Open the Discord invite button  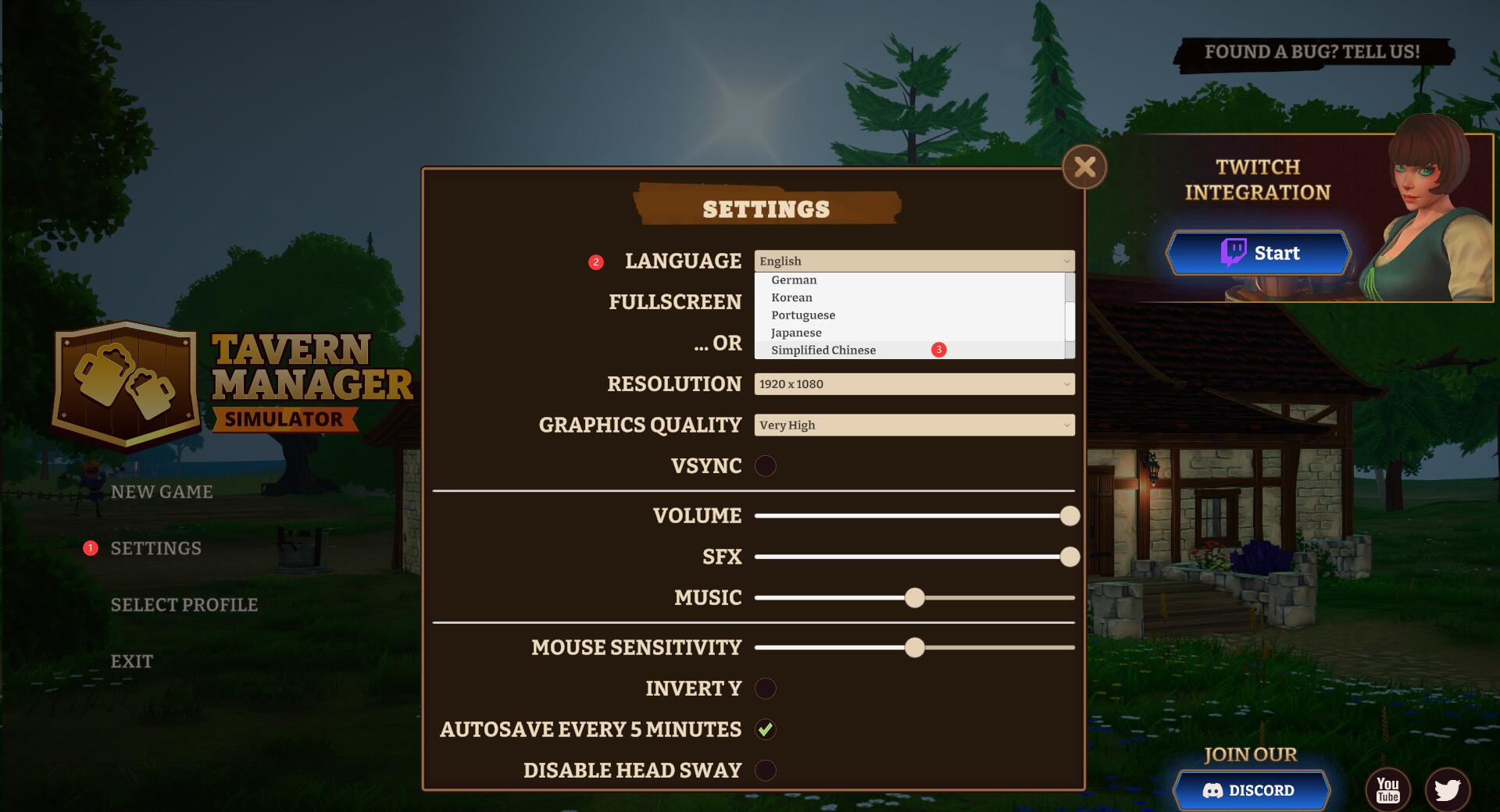(1250, 790)
